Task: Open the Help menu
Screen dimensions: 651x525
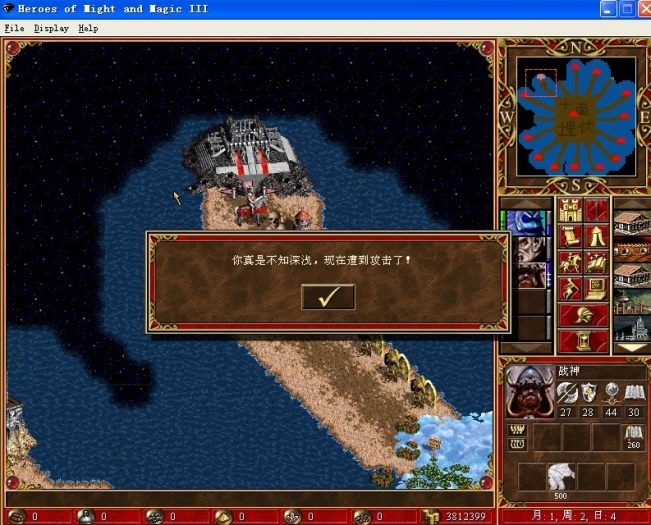Action: click(x=89, y=28)
